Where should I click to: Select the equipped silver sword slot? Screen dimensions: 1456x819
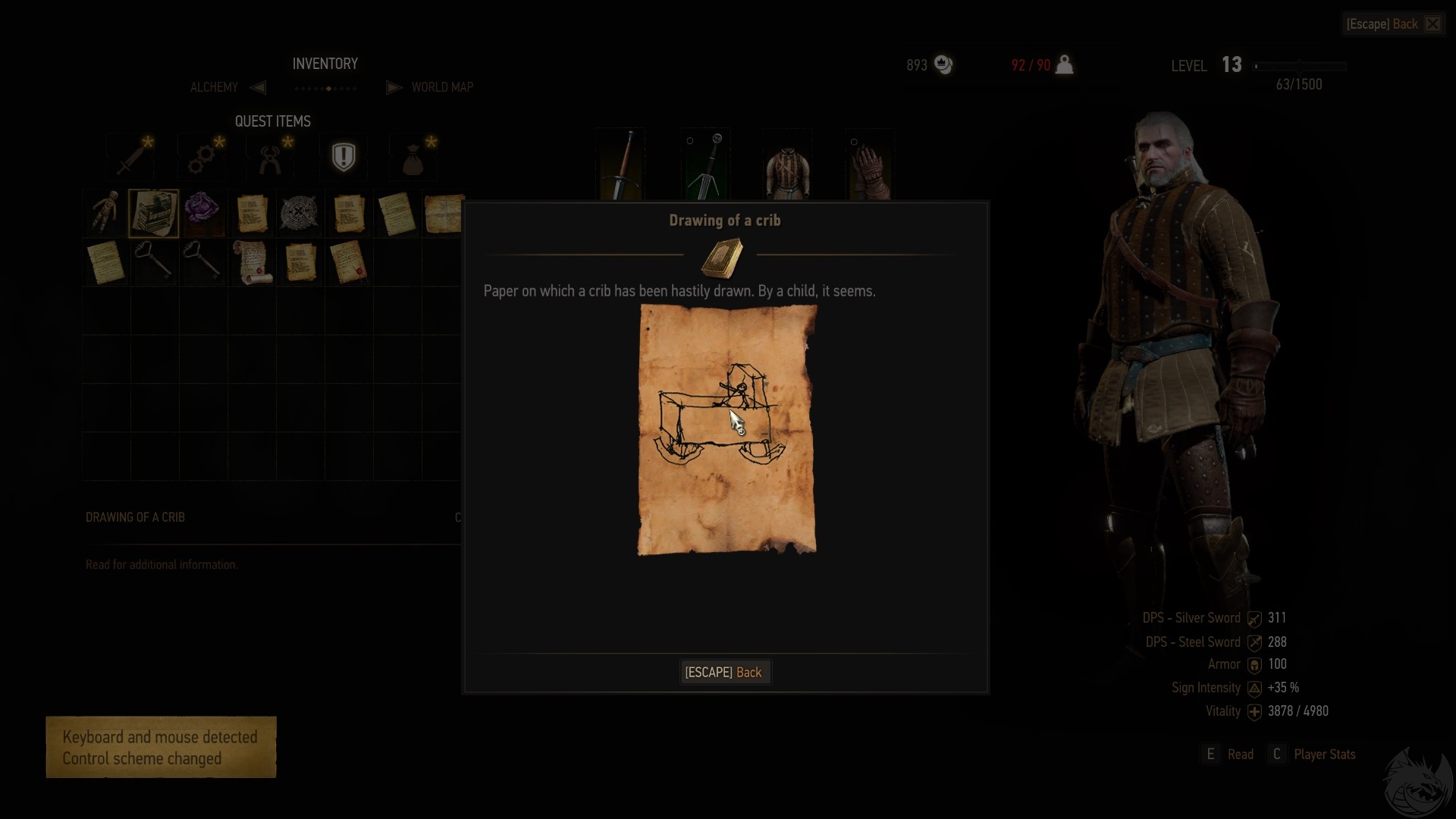(705, 165)
